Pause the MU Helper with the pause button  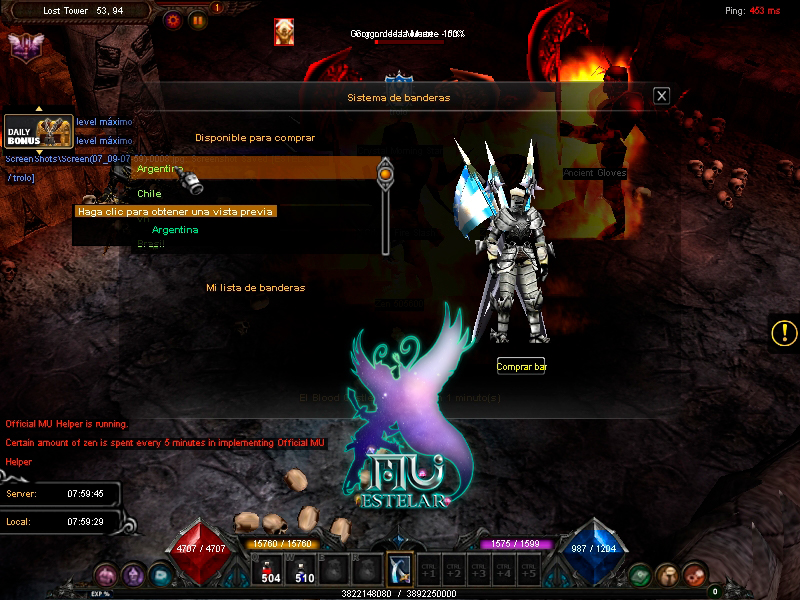(x=198, y=19)
